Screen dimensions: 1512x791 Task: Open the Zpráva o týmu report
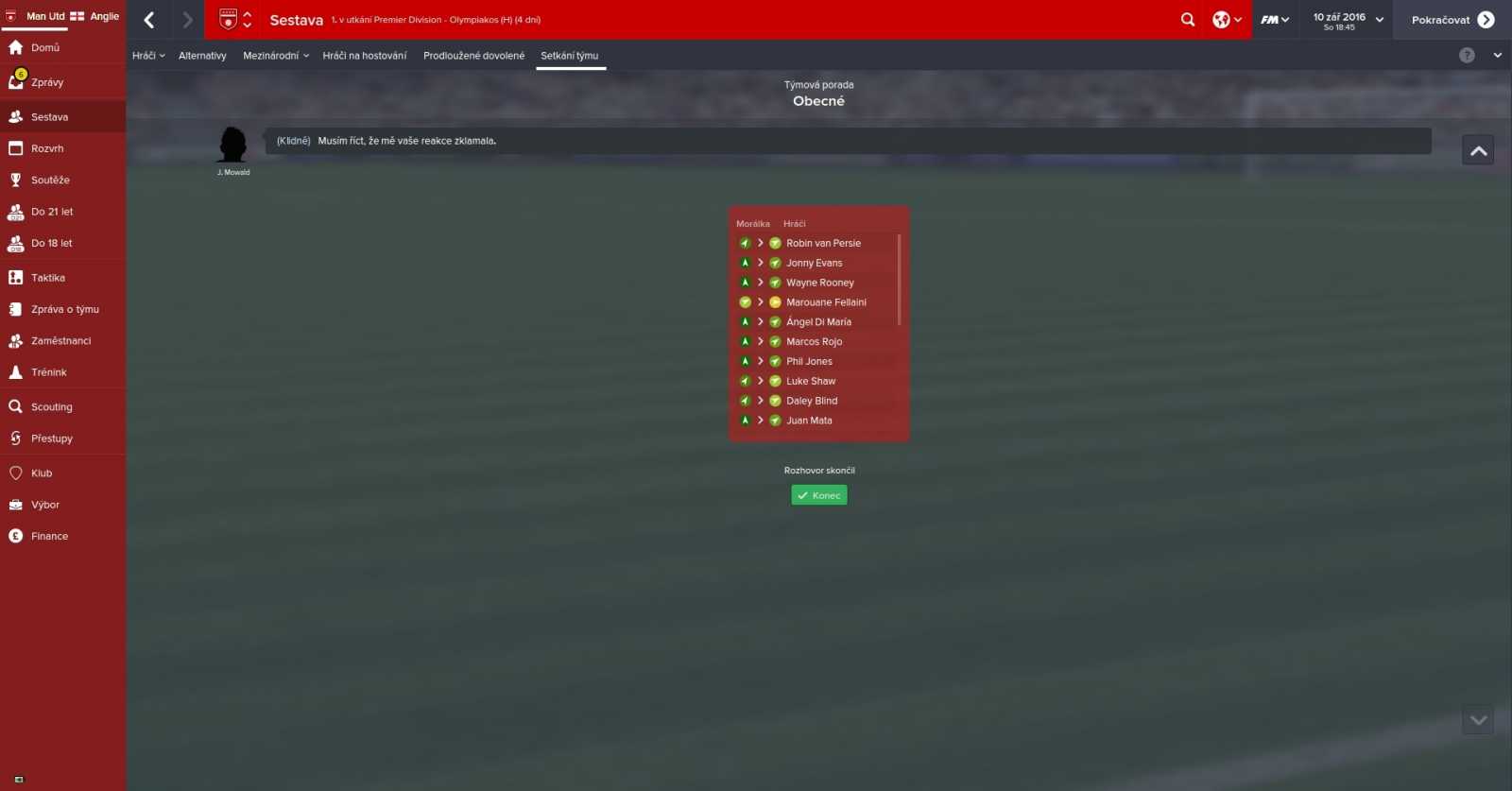(x=58, y=308)
